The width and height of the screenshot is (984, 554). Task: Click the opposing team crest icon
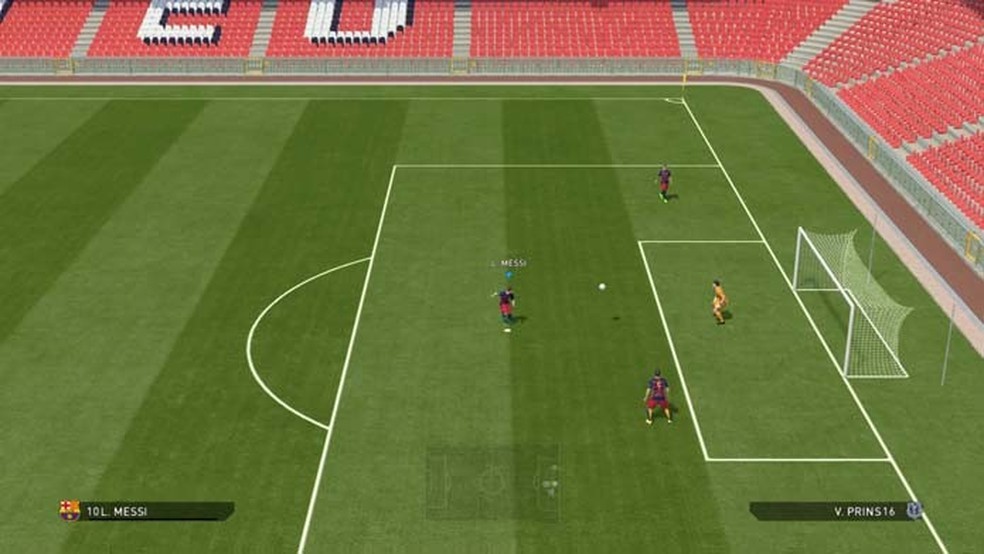click(x=914, y=510)
